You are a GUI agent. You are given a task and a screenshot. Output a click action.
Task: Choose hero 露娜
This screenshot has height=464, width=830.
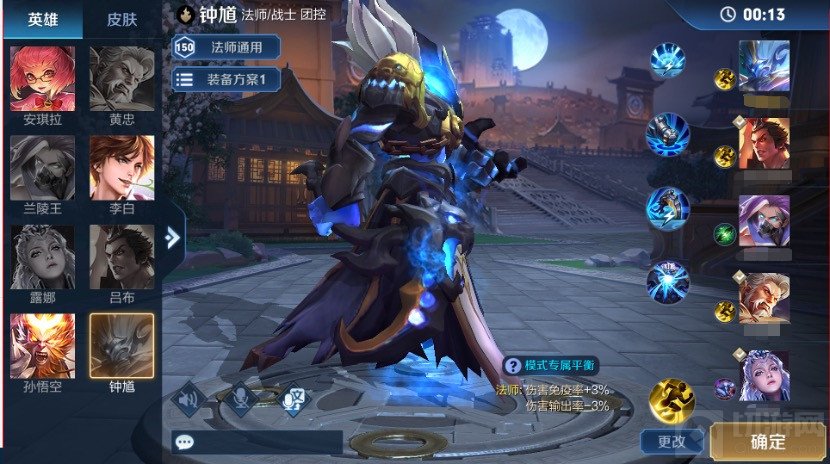pyautogui.click(x=42, y=258)
